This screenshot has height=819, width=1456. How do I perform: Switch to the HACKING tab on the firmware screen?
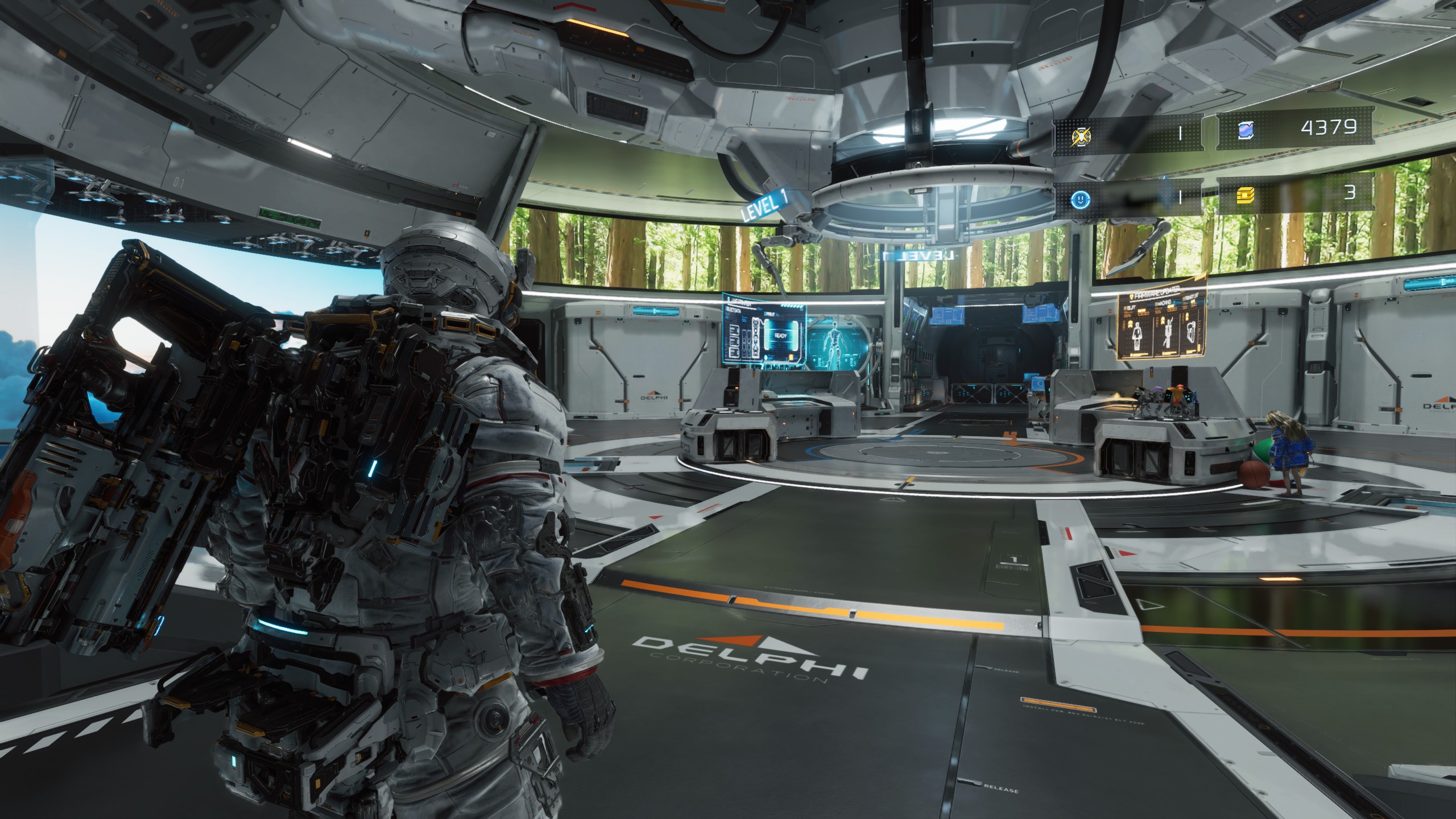pos(1164,303)
